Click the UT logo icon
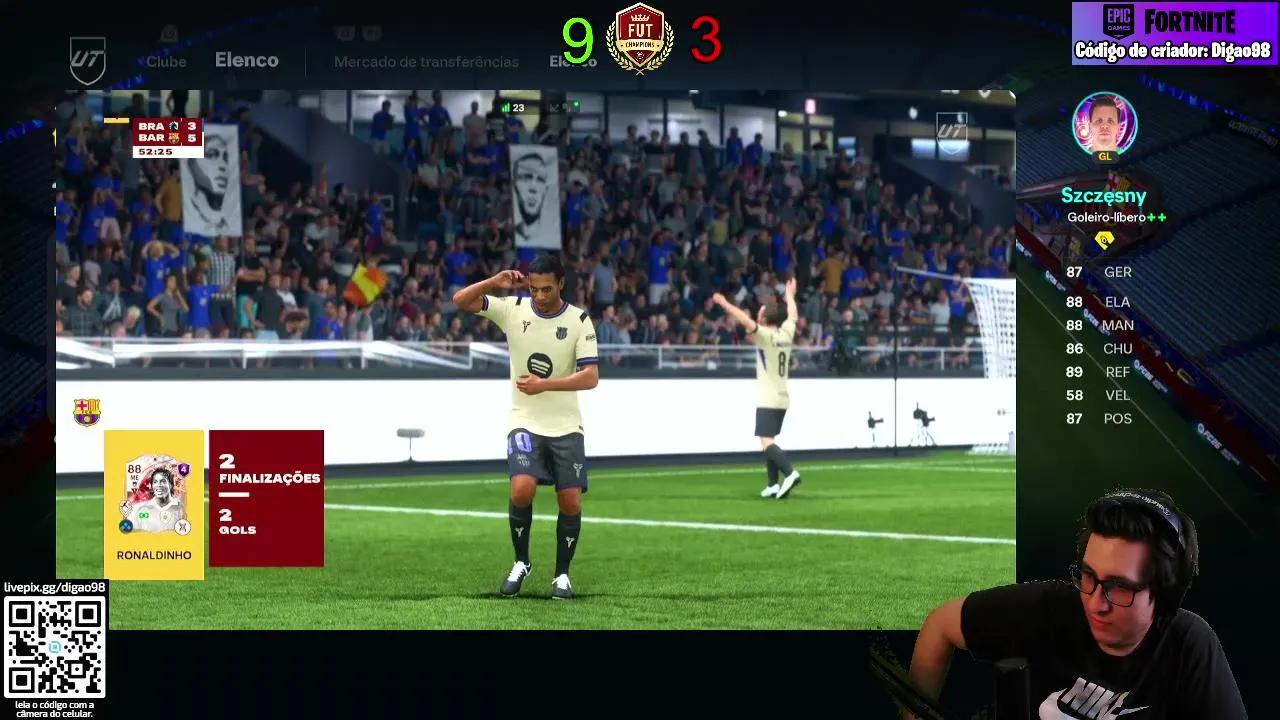The height and width of the screenshot is (720, 1280). coord(88,60)
